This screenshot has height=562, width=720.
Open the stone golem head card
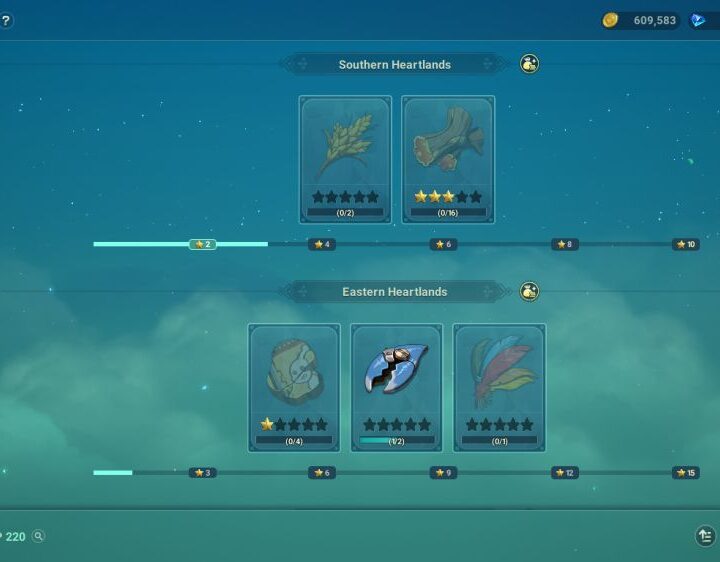[x=294, y=387]
